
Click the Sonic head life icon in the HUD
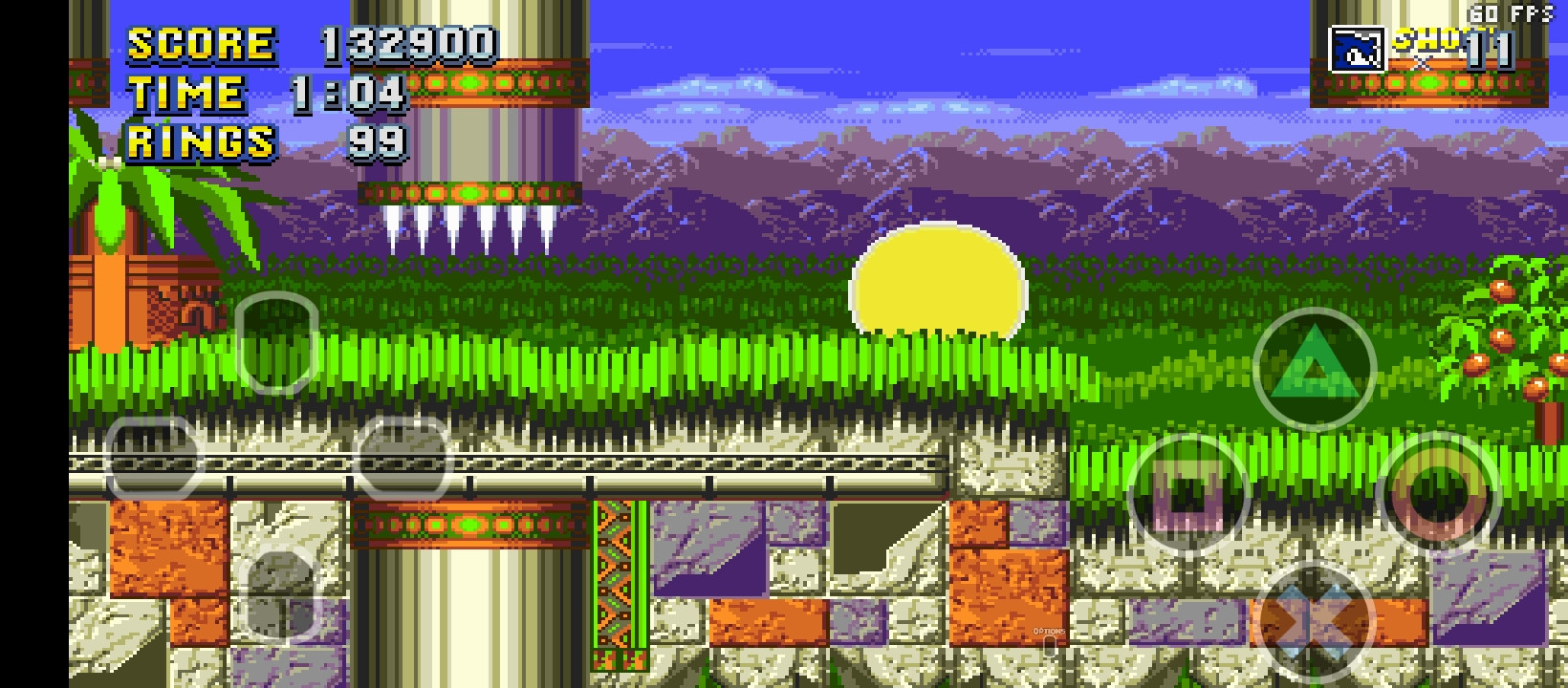[x=1357, y=47]
